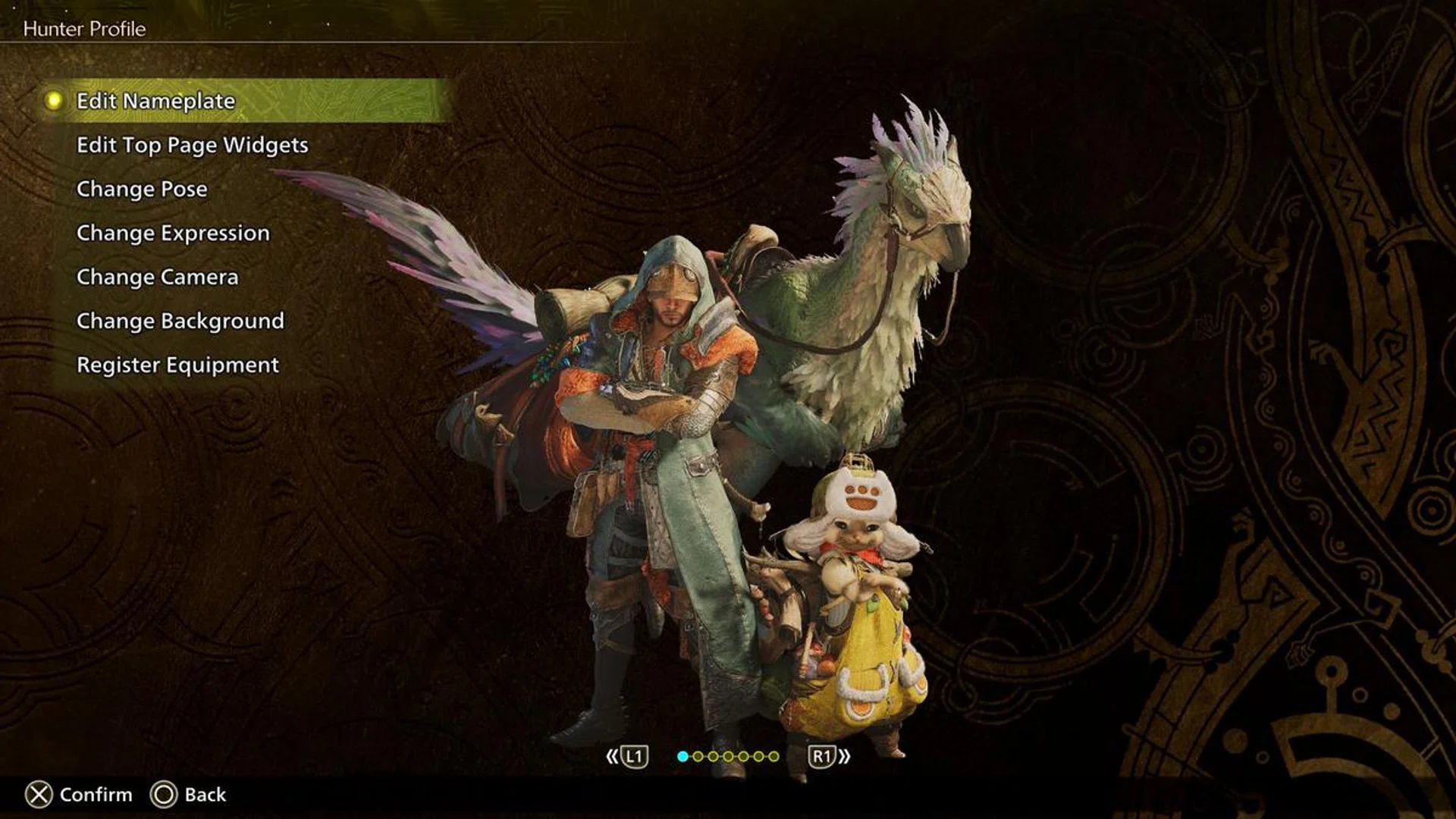Open Register Equipment
The image size is (1456, 819).
(x=177, y=365)
